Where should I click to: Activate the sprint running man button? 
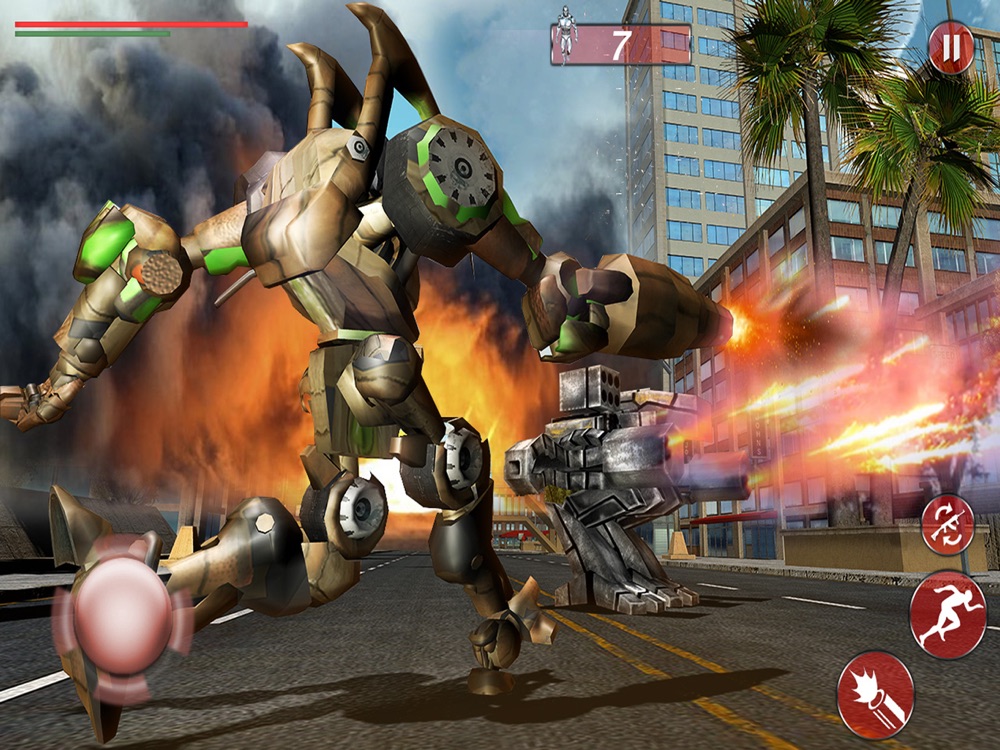click(948, 614)
